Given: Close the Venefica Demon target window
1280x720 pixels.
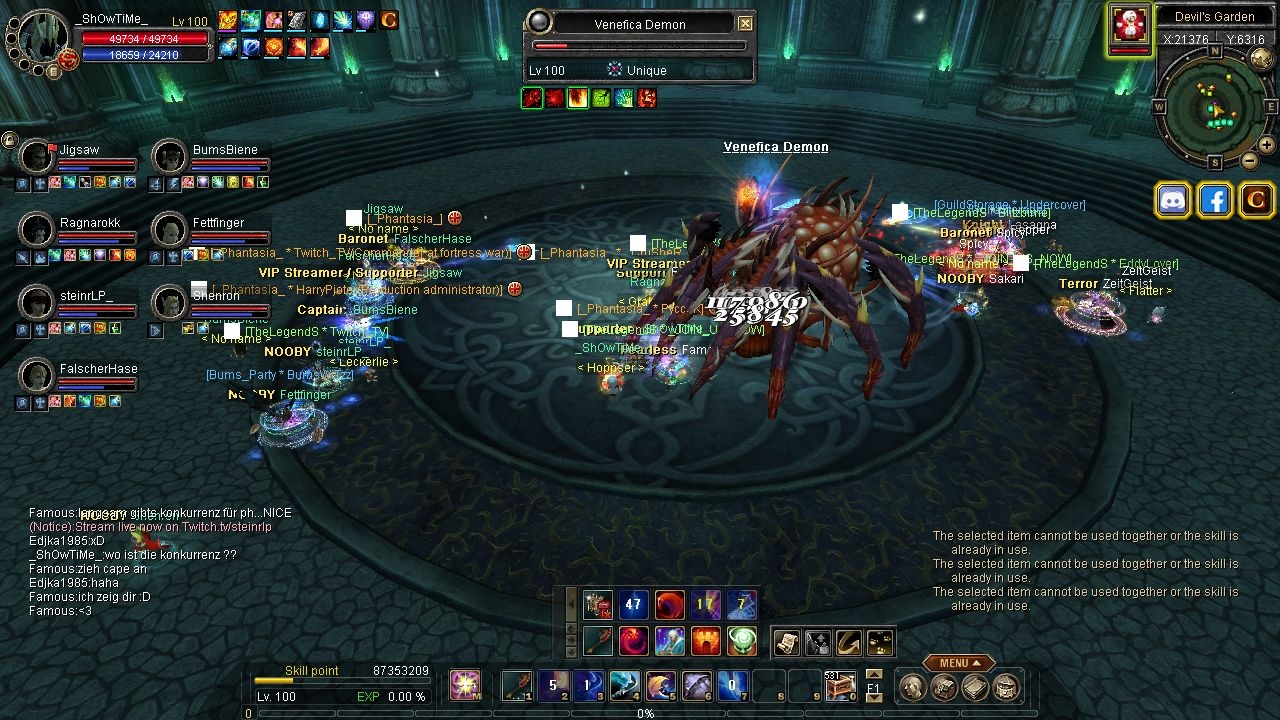Looking at the screenshot, I should point(745,23).
